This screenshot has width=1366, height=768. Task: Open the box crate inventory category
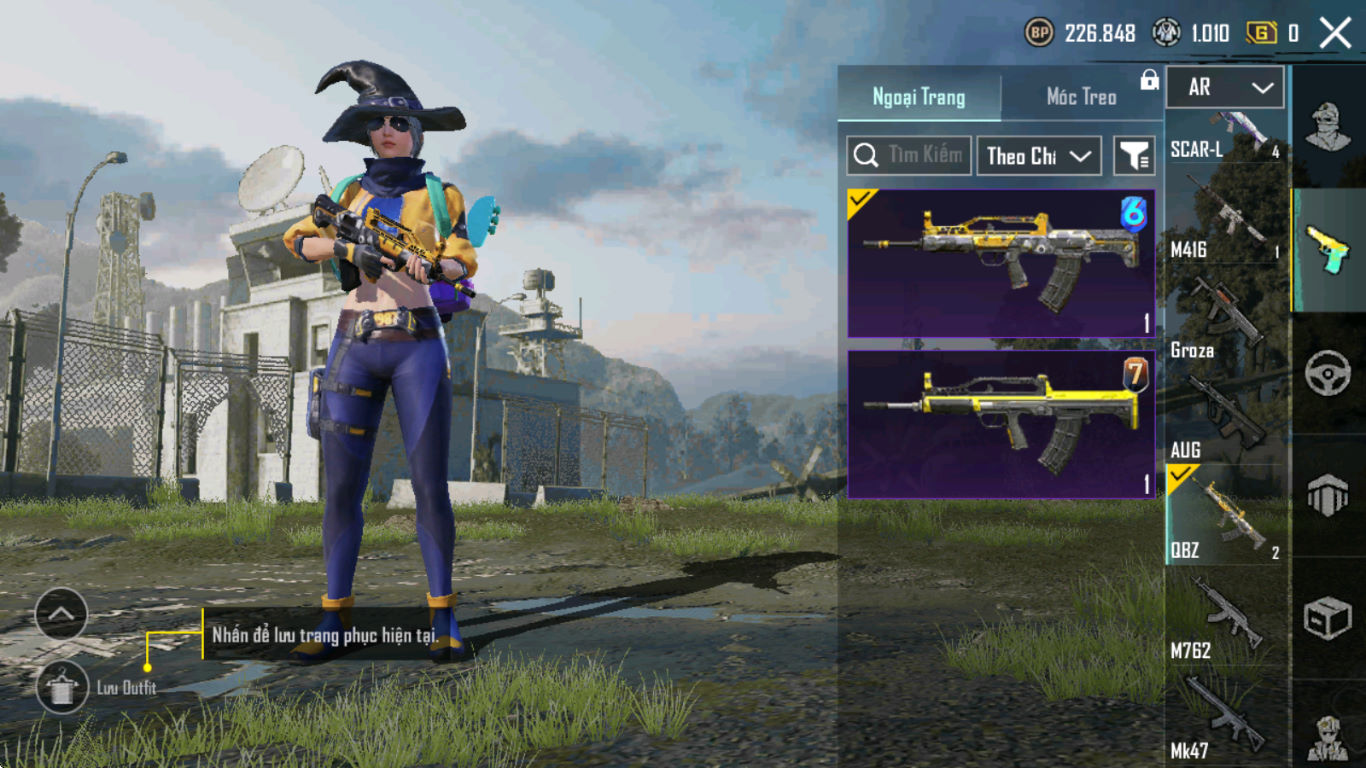coord(1328,618)
